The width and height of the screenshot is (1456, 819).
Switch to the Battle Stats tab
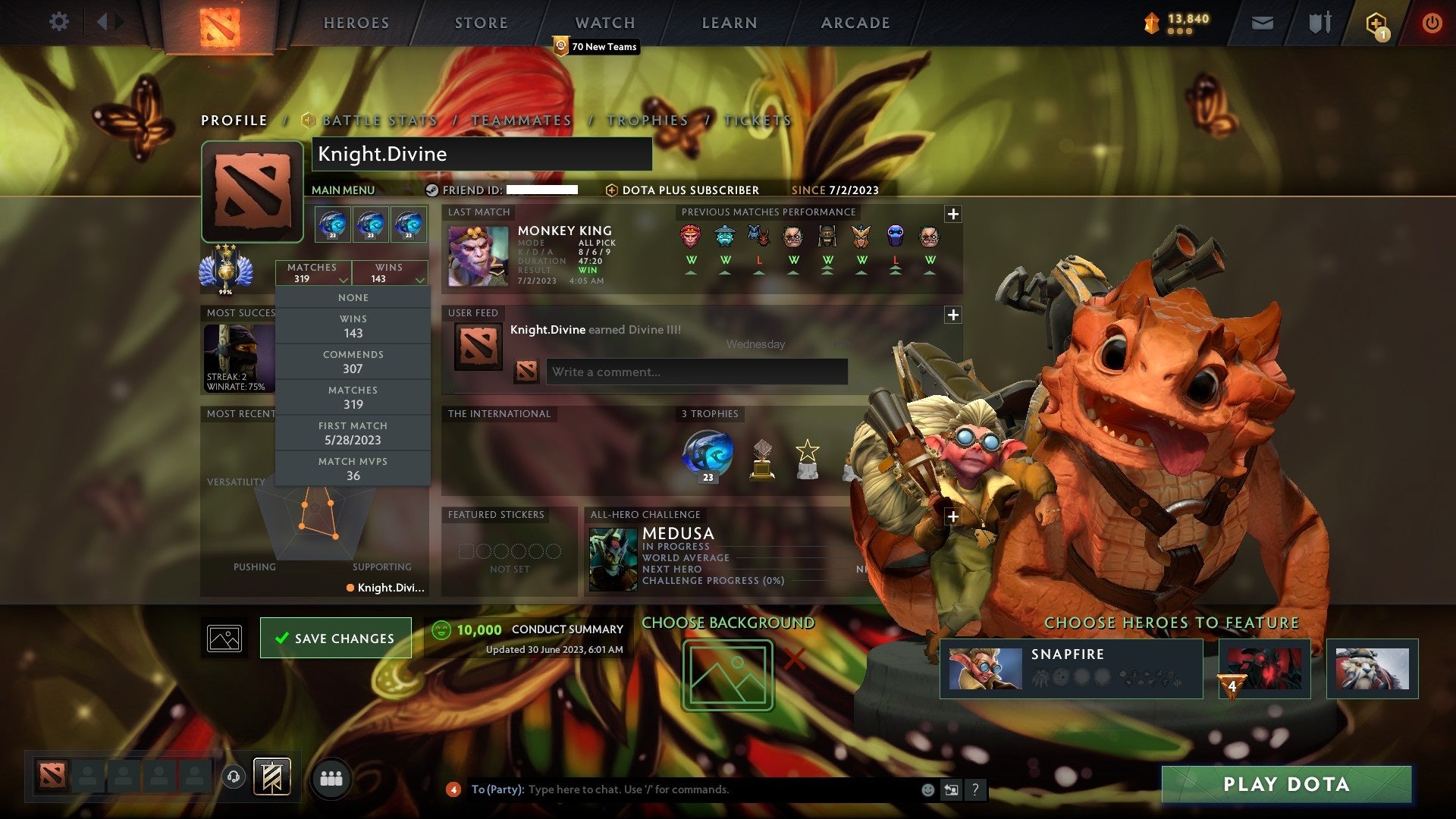click(378, 120)
